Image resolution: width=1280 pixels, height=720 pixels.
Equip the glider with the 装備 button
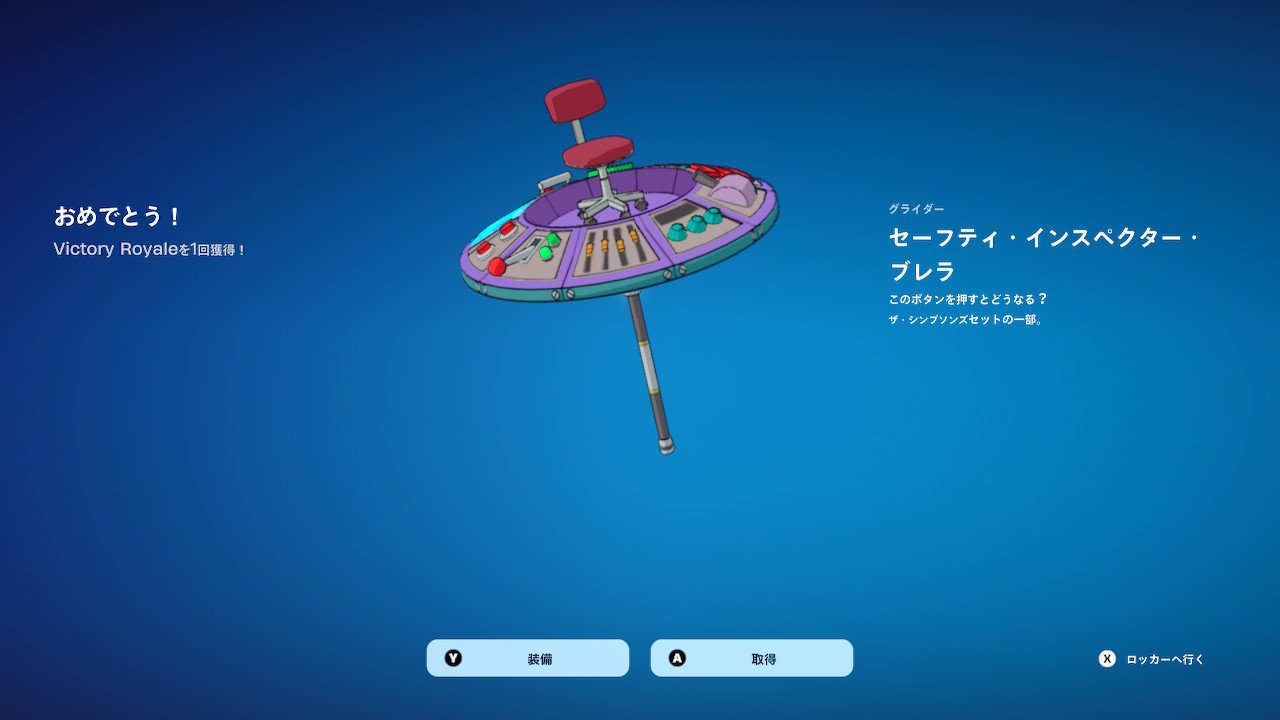(528, 658)
